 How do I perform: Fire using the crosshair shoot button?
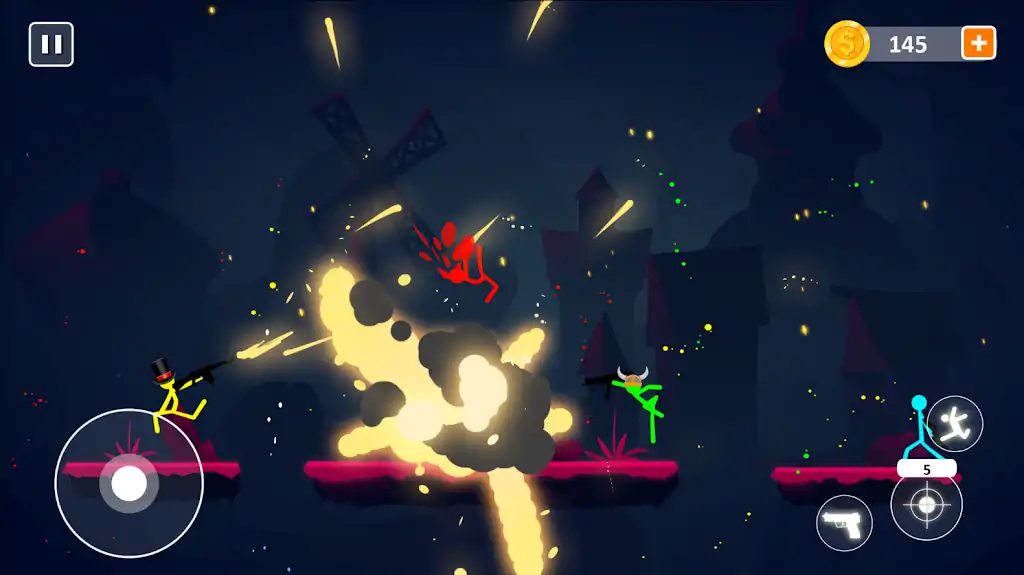pos(927,506)
